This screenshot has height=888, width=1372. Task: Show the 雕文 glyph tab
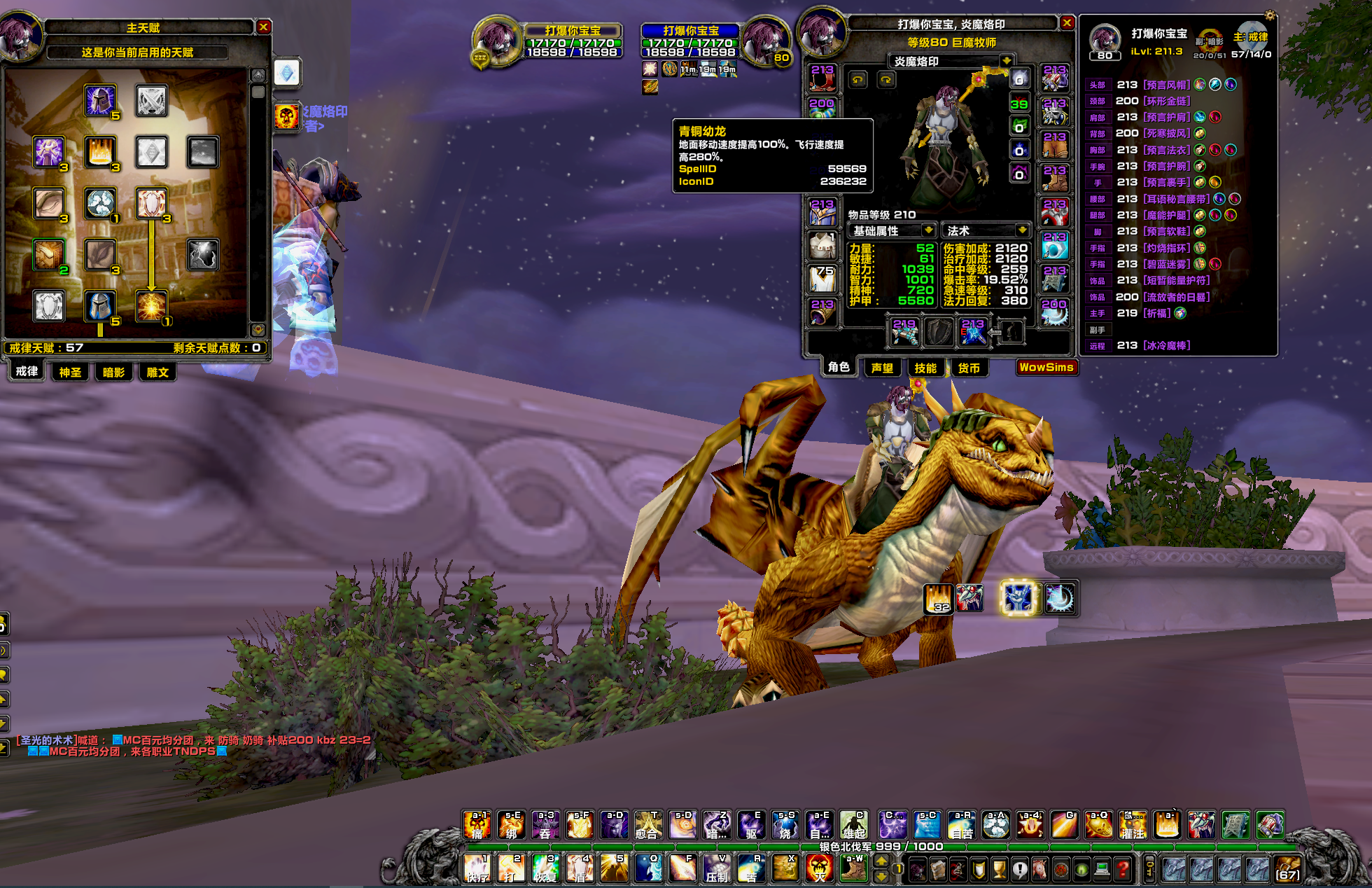tap(157, 372)
